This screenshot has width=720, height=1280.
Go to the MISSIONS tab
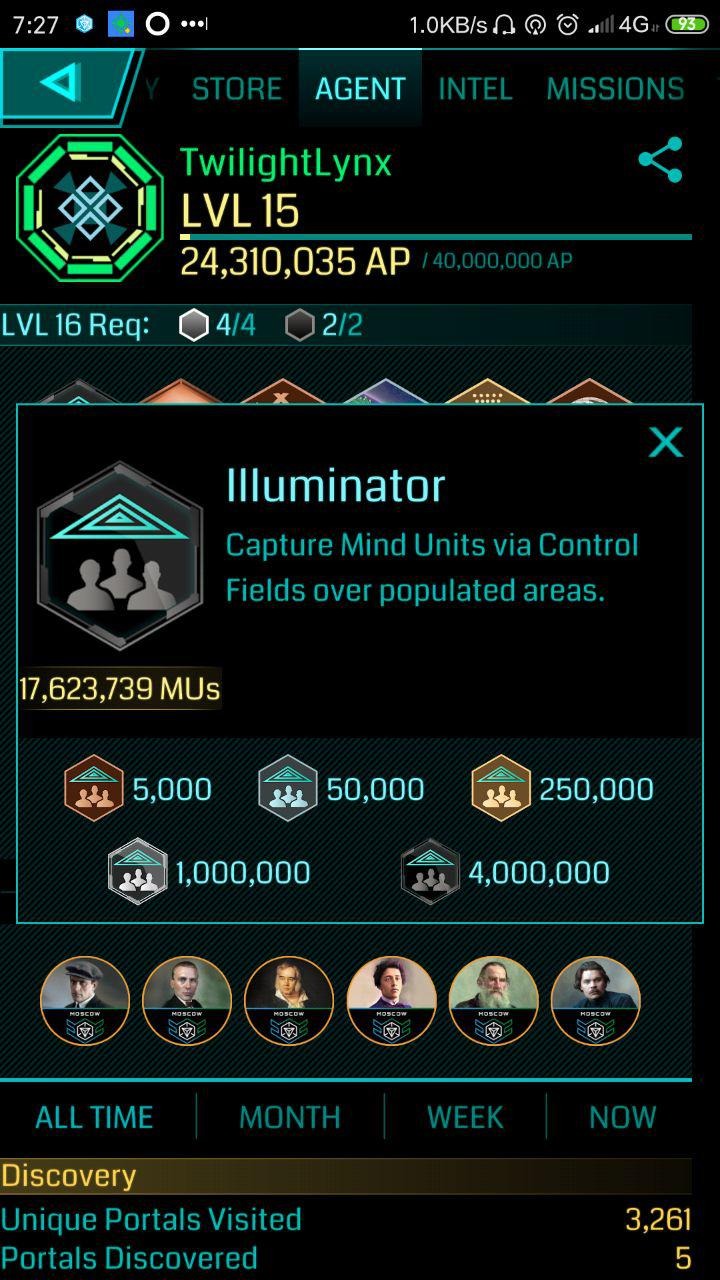click(615, 89)
